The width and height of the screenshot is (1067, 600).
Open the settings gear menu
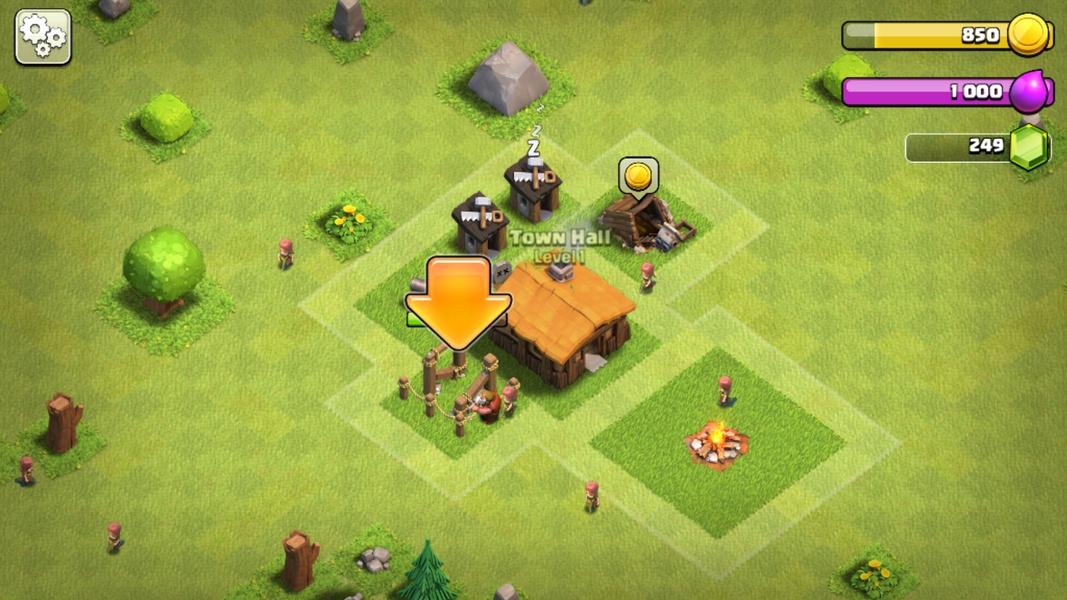click(x=43, y=38)
